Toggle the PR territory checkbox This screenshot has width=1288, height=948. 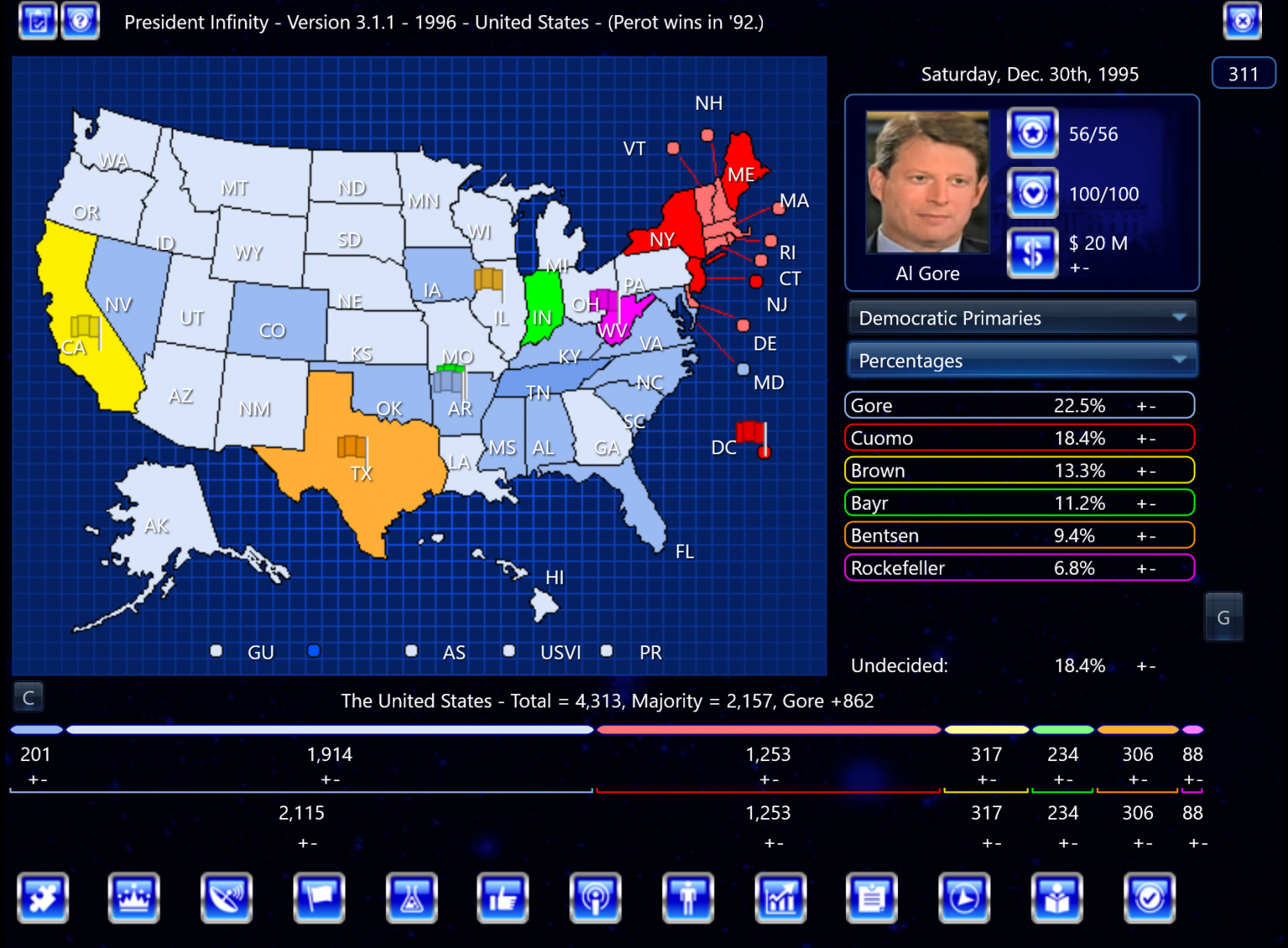tap(606, 650)
